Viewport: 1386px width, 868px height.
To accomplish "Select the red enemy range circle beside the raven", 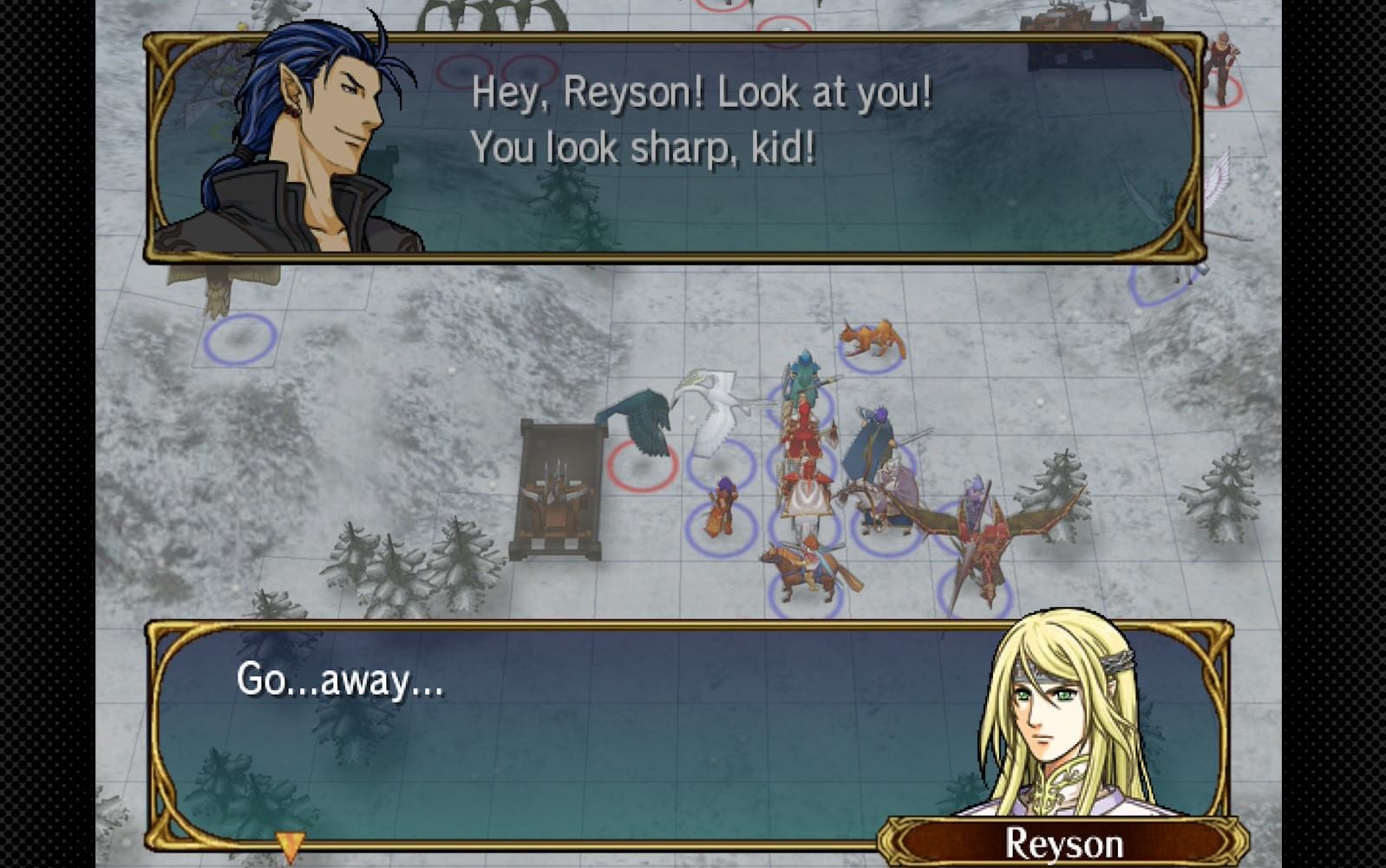I will 642,468.
